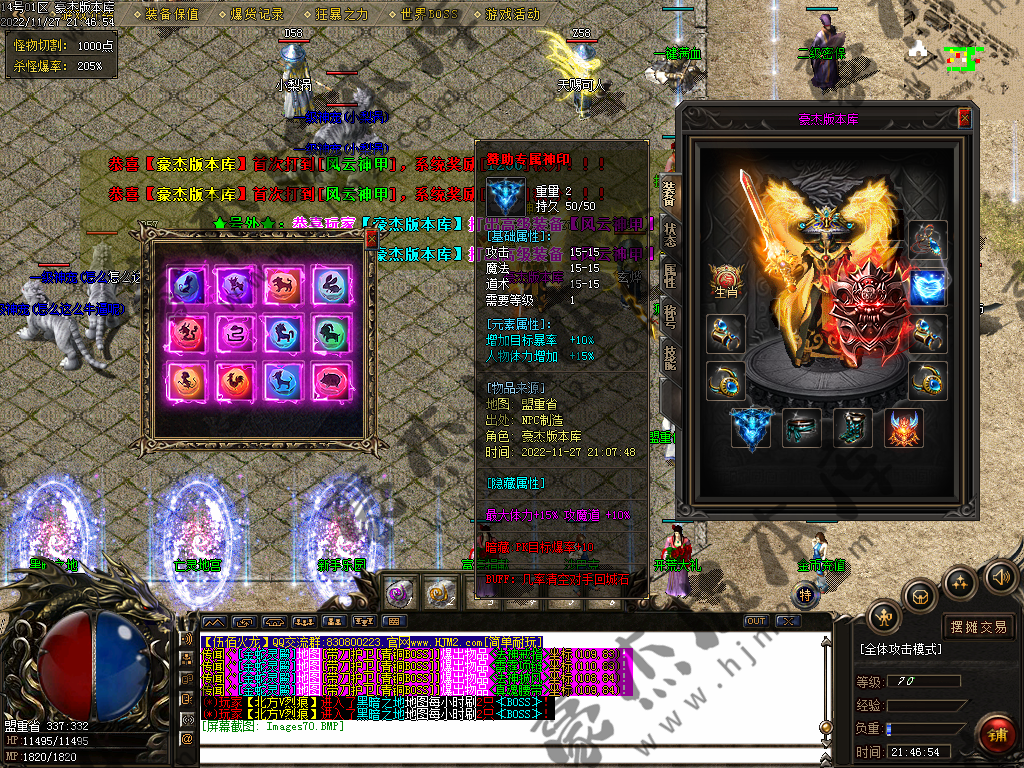Select the boots equipment slot
Viewport: 1024px width, 768px height.
[x=851, y=428]
